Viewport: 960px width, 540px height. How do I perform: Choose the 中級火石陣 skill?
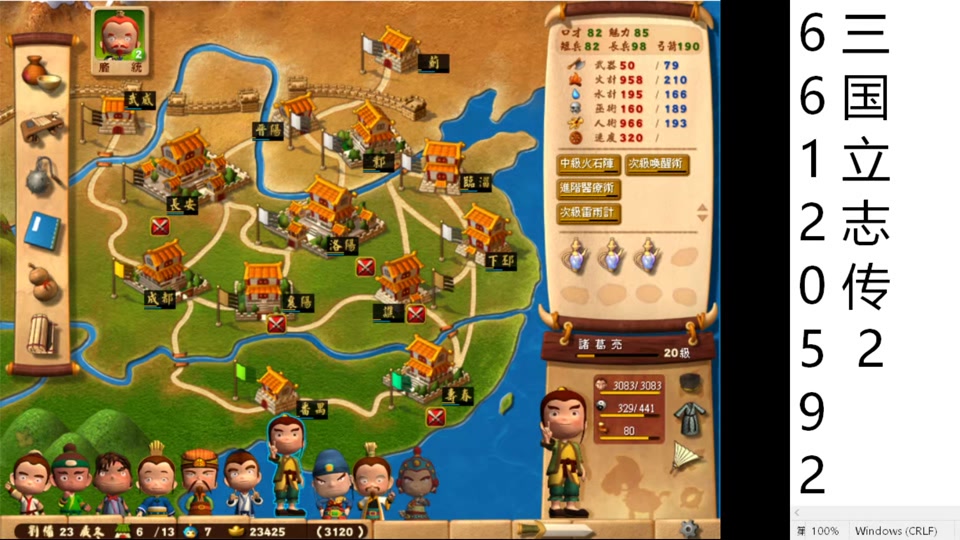pyautogui.click(x=588, y=164)
